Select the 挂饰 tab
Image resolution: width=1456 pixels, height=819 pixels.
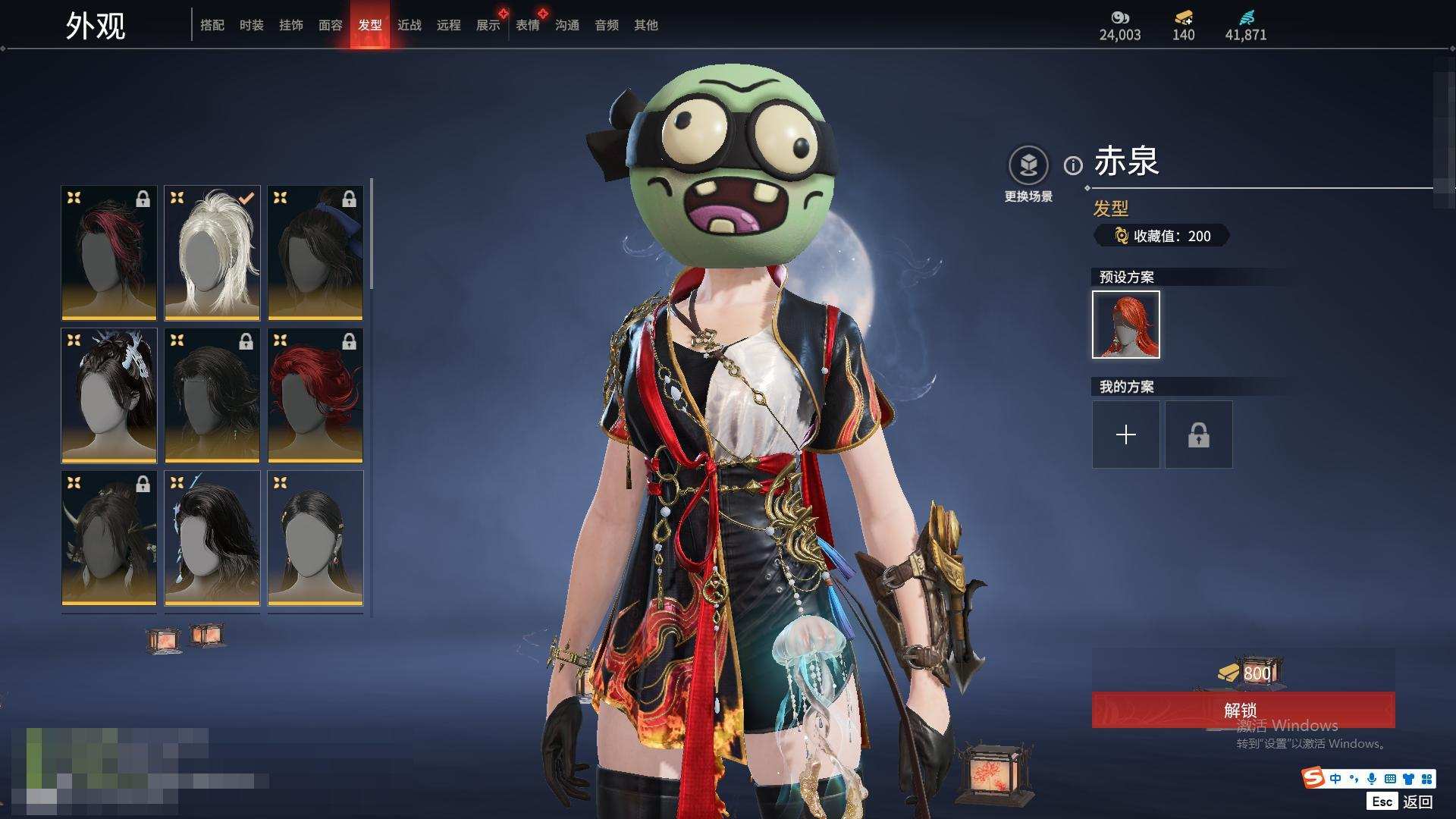290,25
